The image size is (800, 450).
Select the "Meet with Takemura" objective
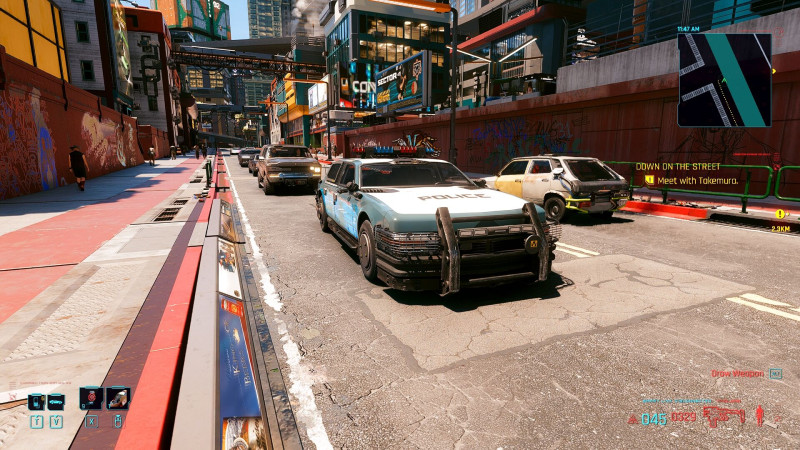[x=691, y=180]
